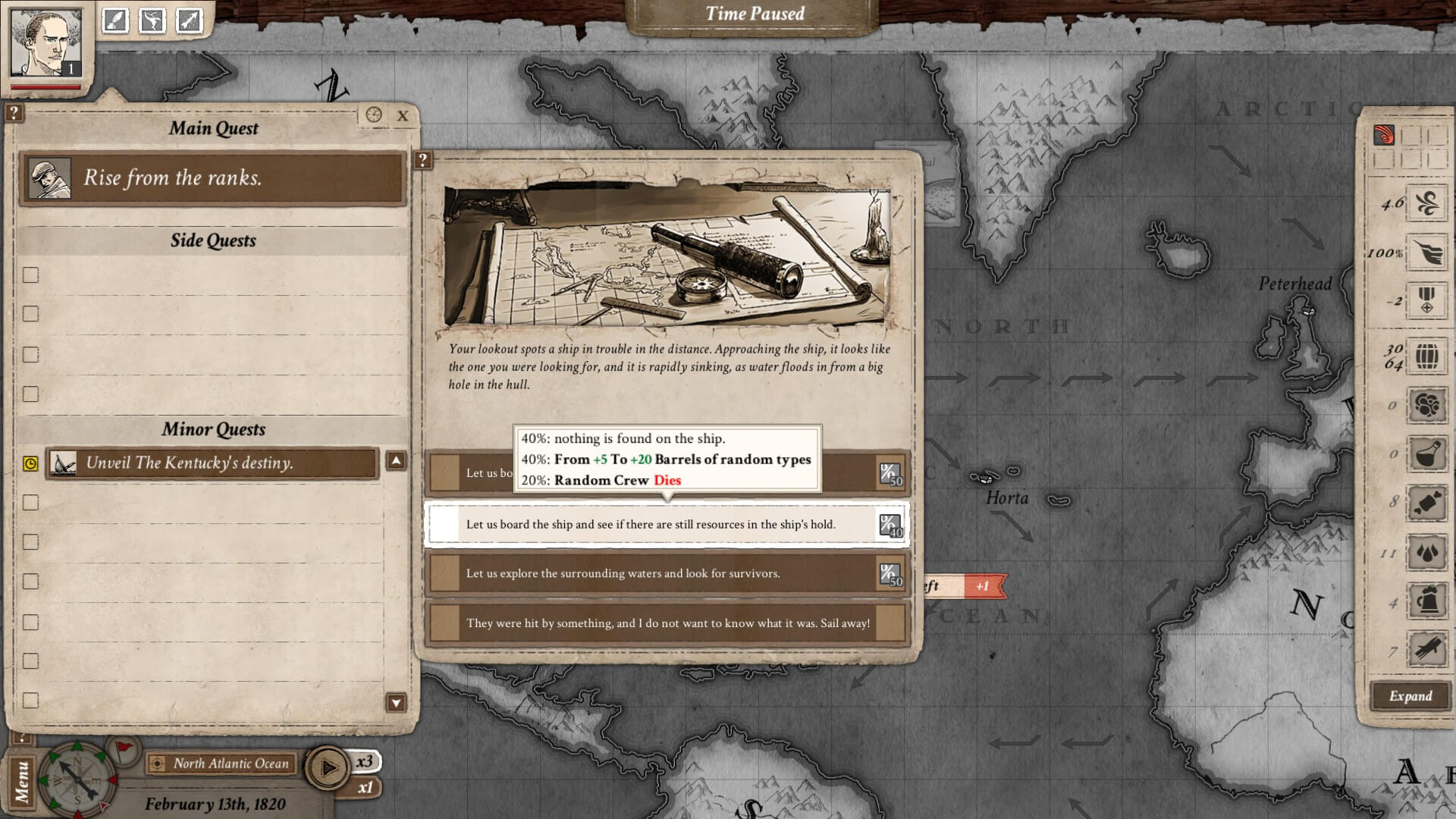This screenshot has height=819, width=1456.
Task: Expand the ship resources panel
Action: (1410, 696)
